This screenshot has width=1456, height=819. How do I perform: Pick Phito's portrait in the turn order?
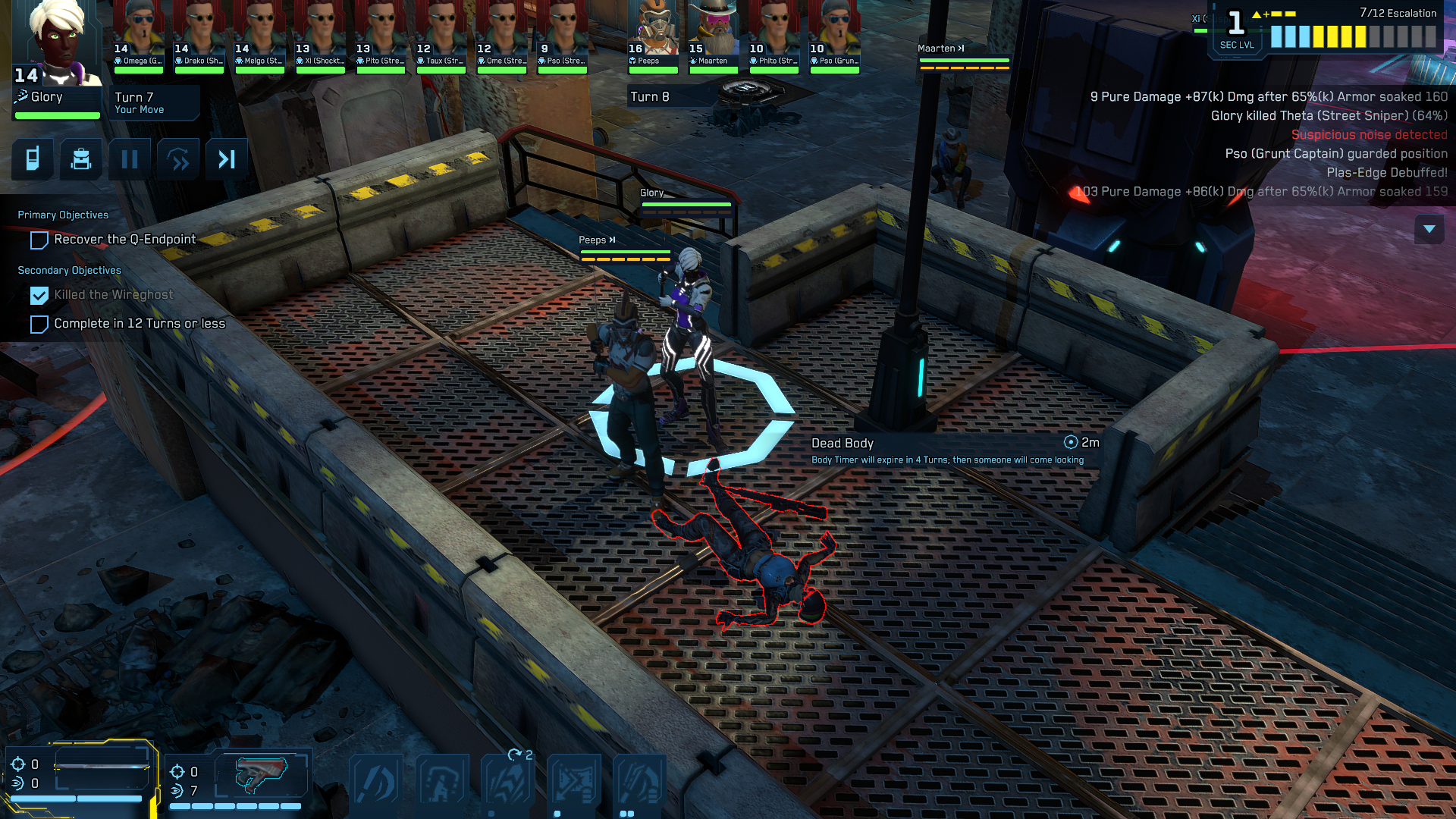[x=774, y=34]
